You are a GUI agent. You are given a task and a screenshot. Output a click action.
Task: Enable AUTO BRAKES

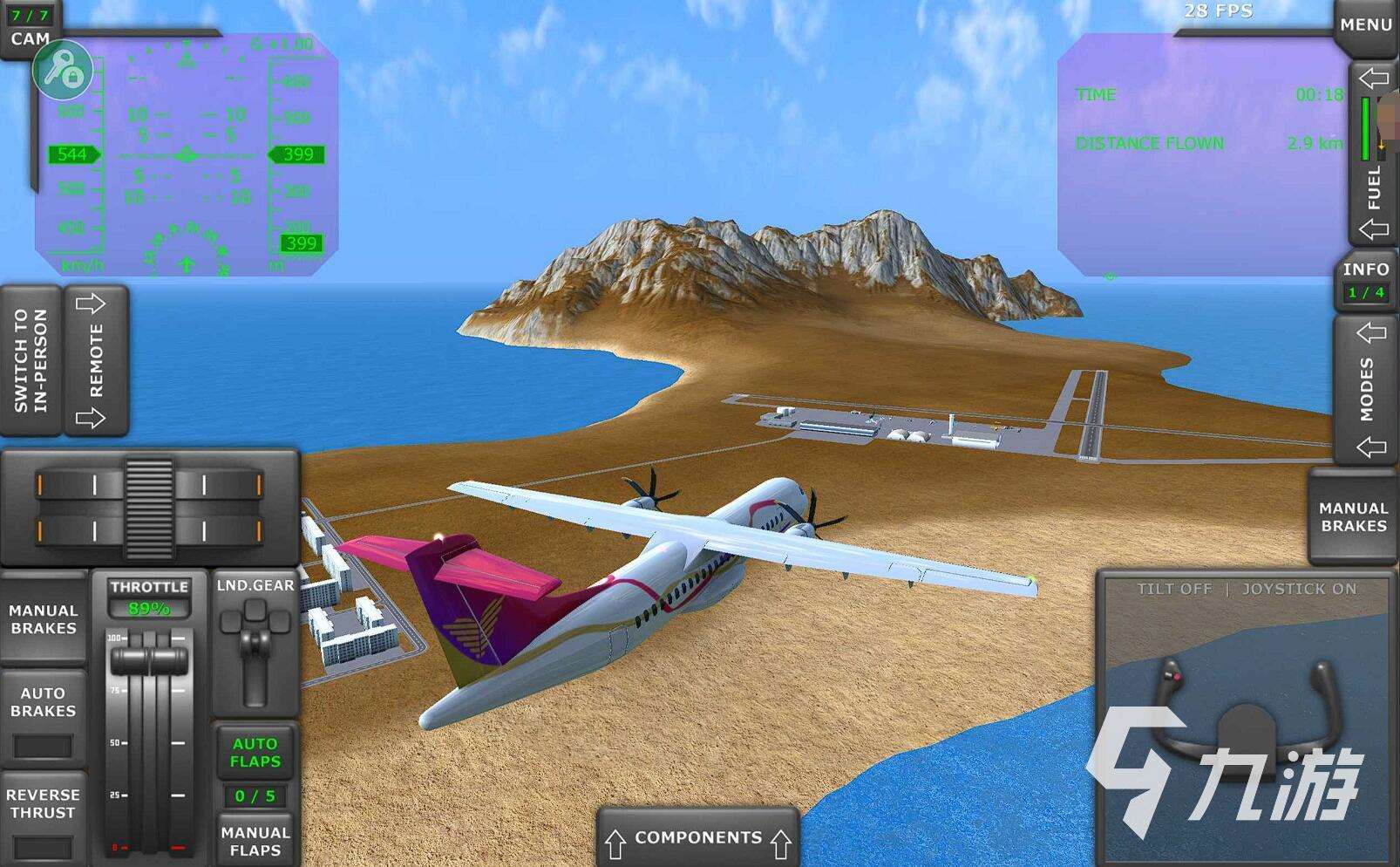tap(44, 702)
